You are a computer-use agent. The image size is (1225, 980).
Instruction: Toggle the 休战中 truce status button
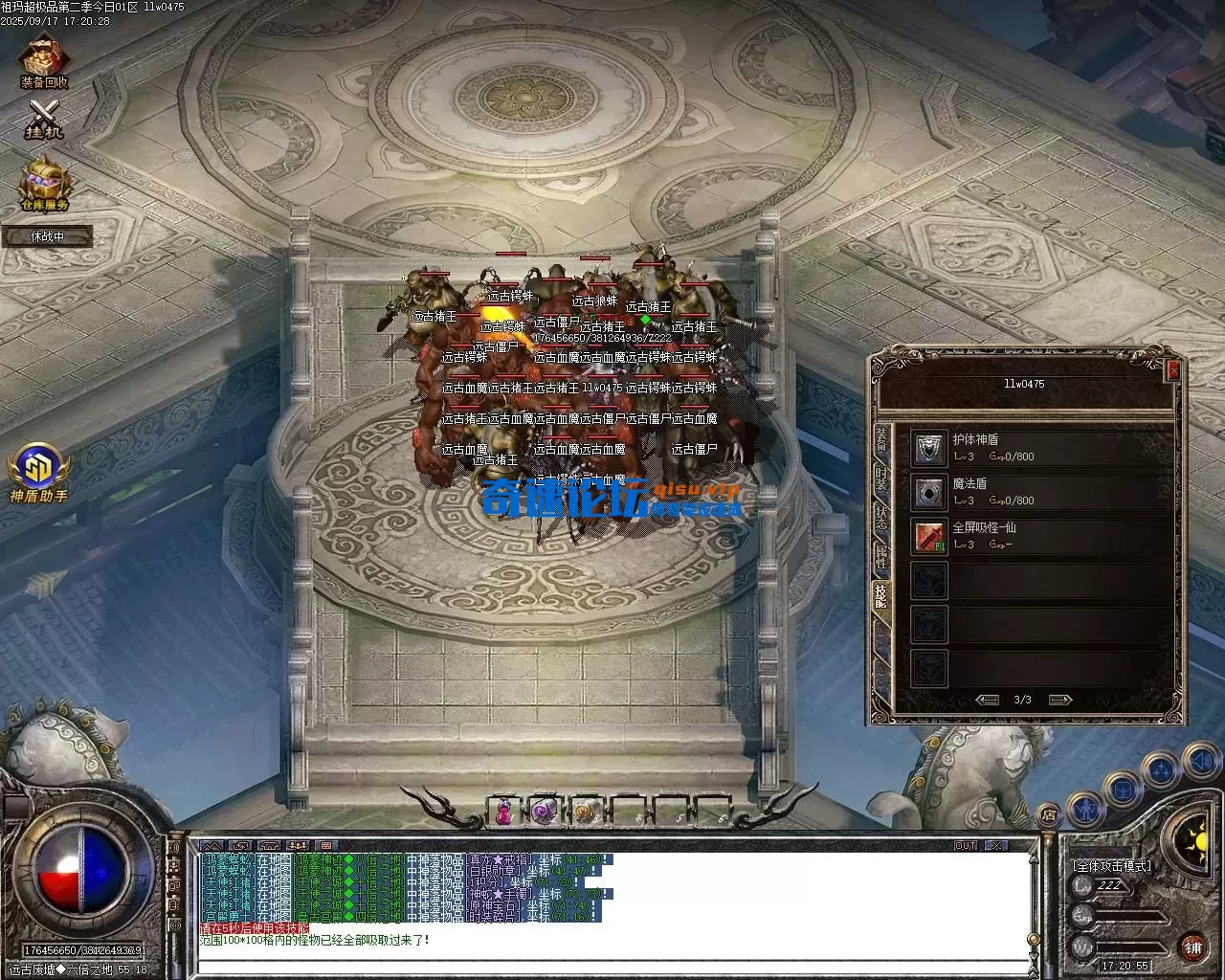(47, 235)
